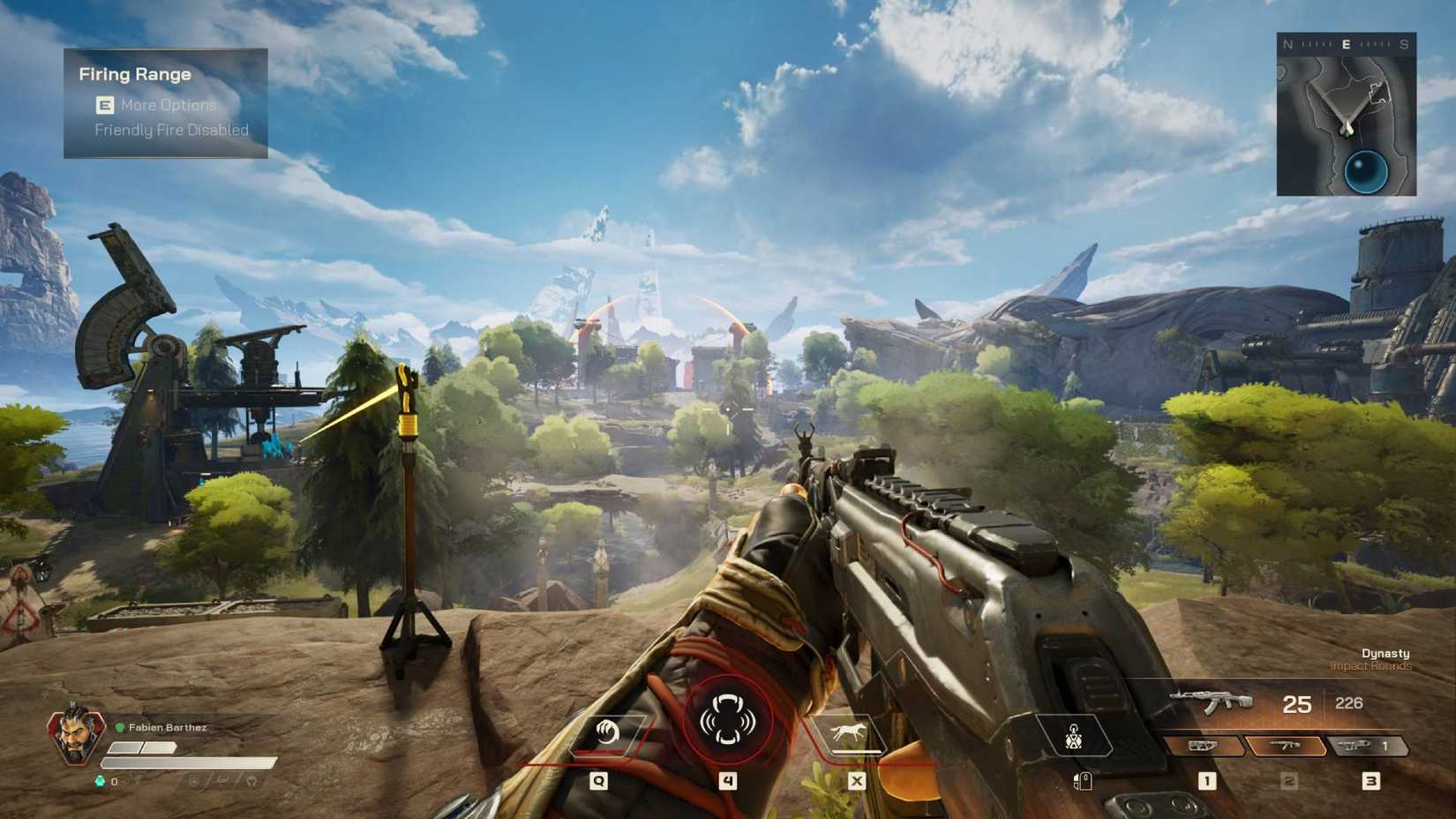
Task: Click the ammo reserve count 226
Action: [x=1349, y=703]
